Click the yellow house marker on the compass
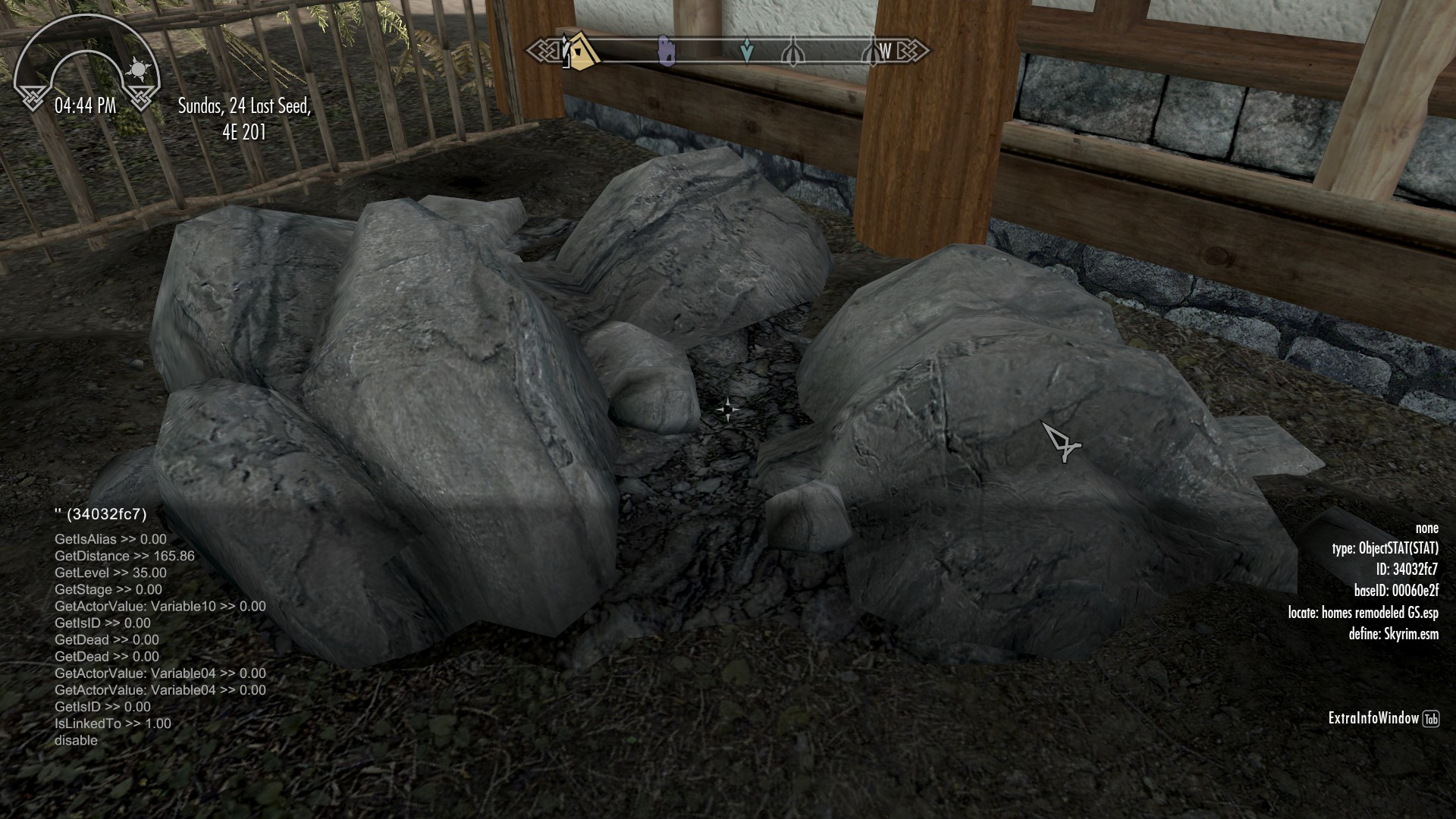Image resolution: width=1456 pixels, height=819 pixels. [x=581, y=52]
